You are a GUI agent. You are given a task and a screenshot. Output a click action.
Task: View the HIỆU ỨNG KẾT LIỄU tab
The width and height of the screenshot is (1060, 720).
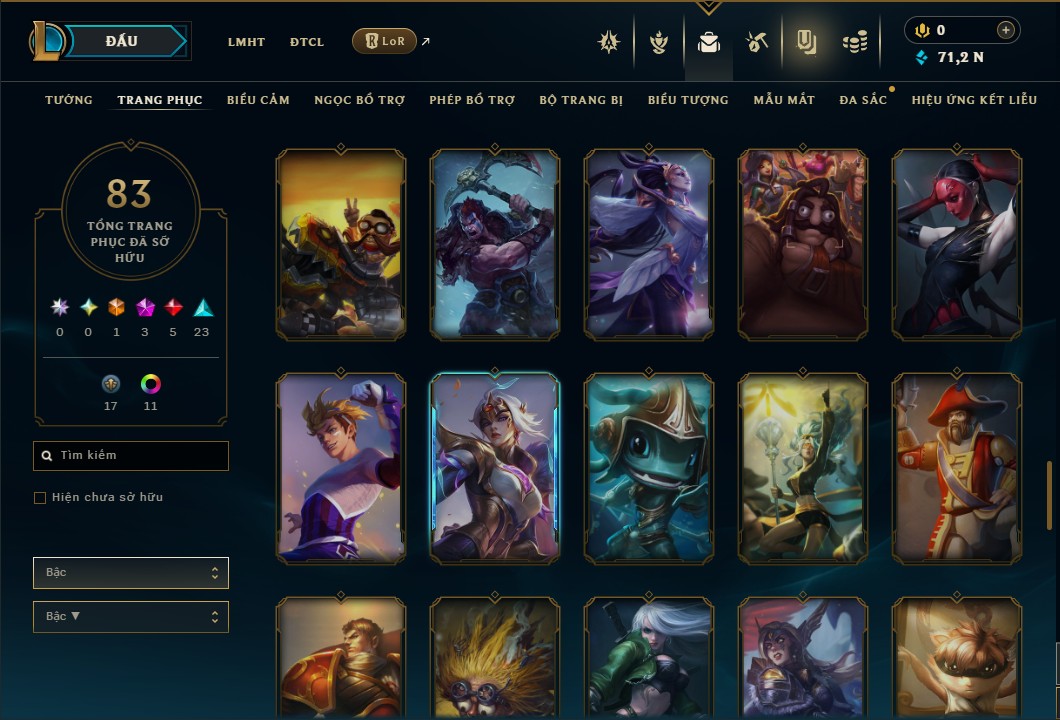974,100
